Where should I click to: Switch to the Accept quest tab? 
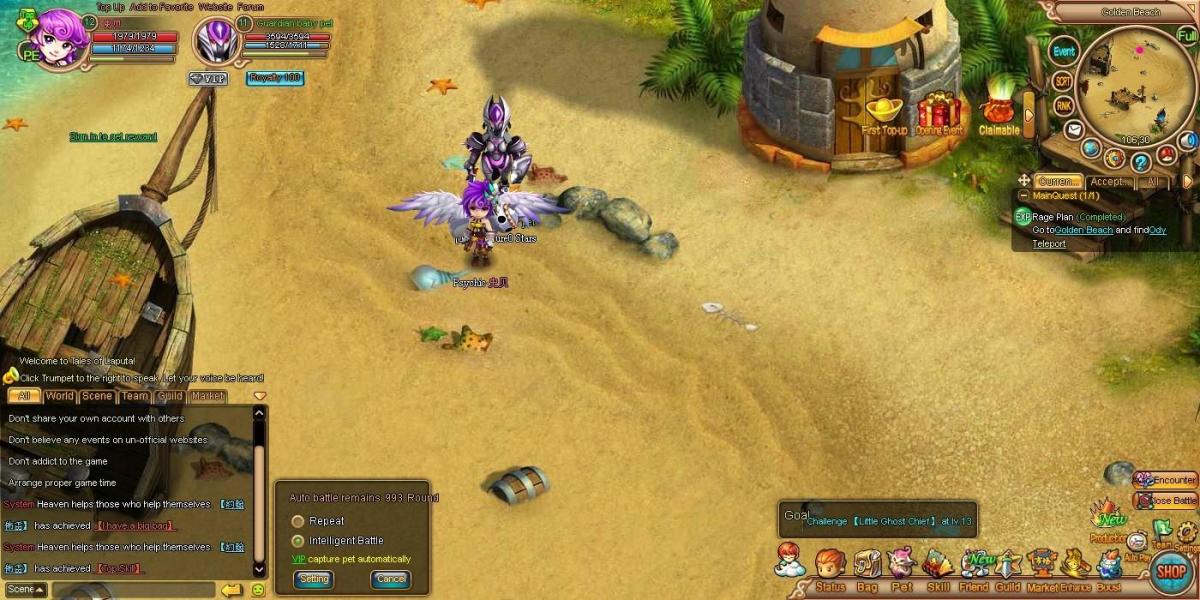(1109, 182)
